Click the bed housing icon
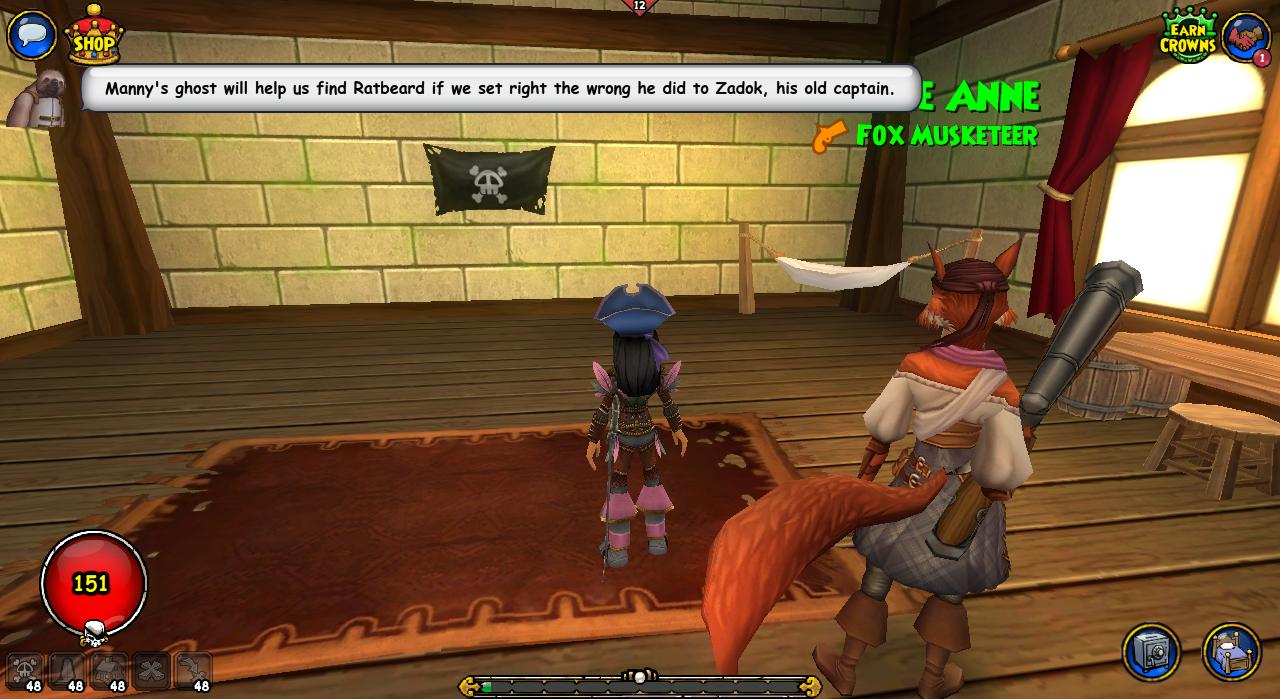 pos(1231,652)
